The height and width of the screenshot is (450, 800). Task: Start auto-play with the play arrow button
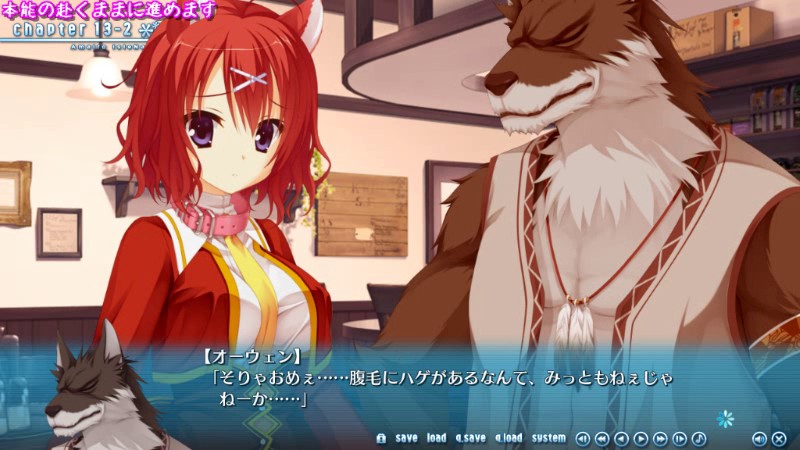pos(641,438)
